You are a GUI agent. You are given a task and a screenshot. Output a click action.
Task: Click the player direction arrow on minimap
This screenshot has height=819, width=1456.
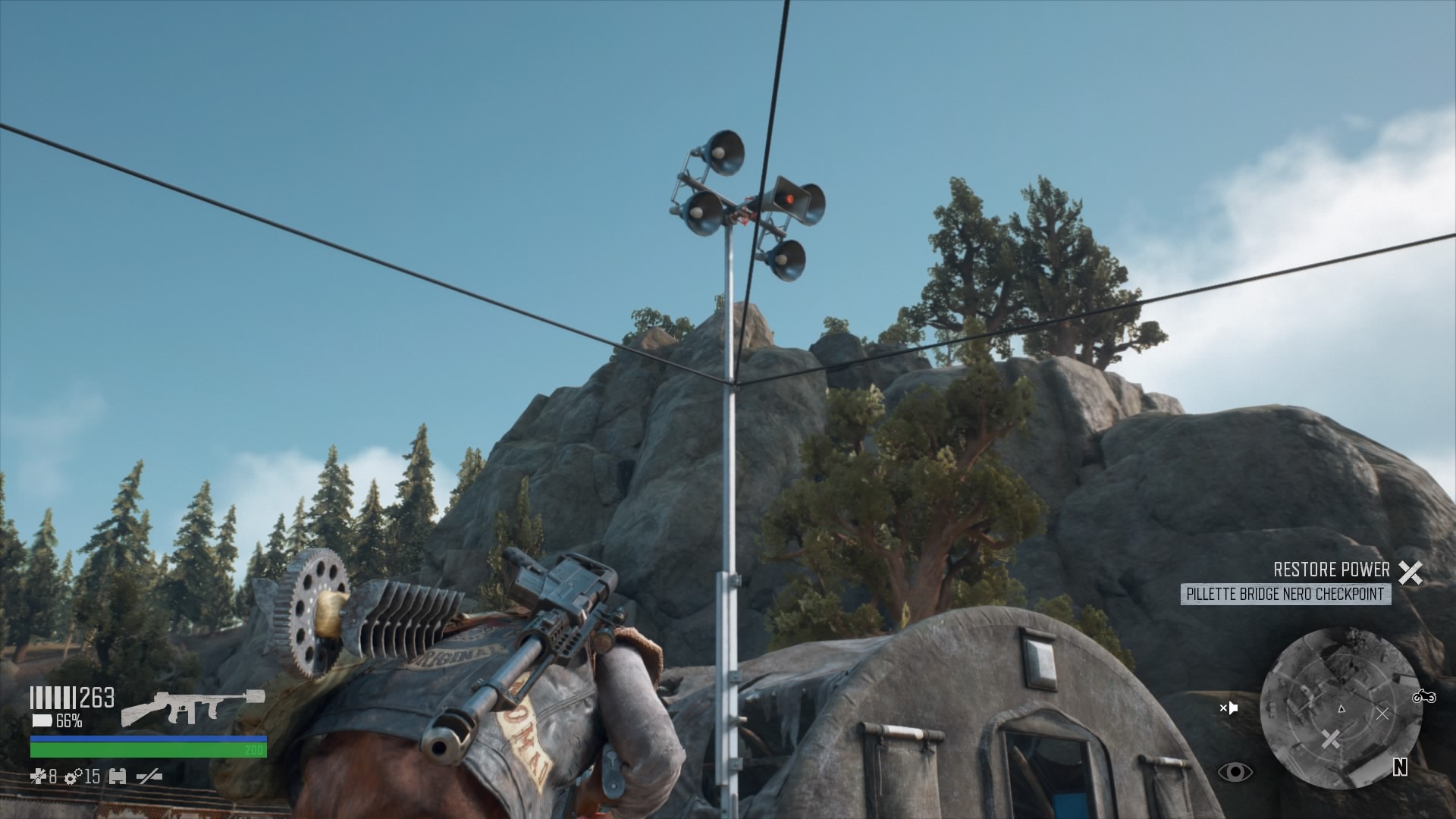point(1341,709)
